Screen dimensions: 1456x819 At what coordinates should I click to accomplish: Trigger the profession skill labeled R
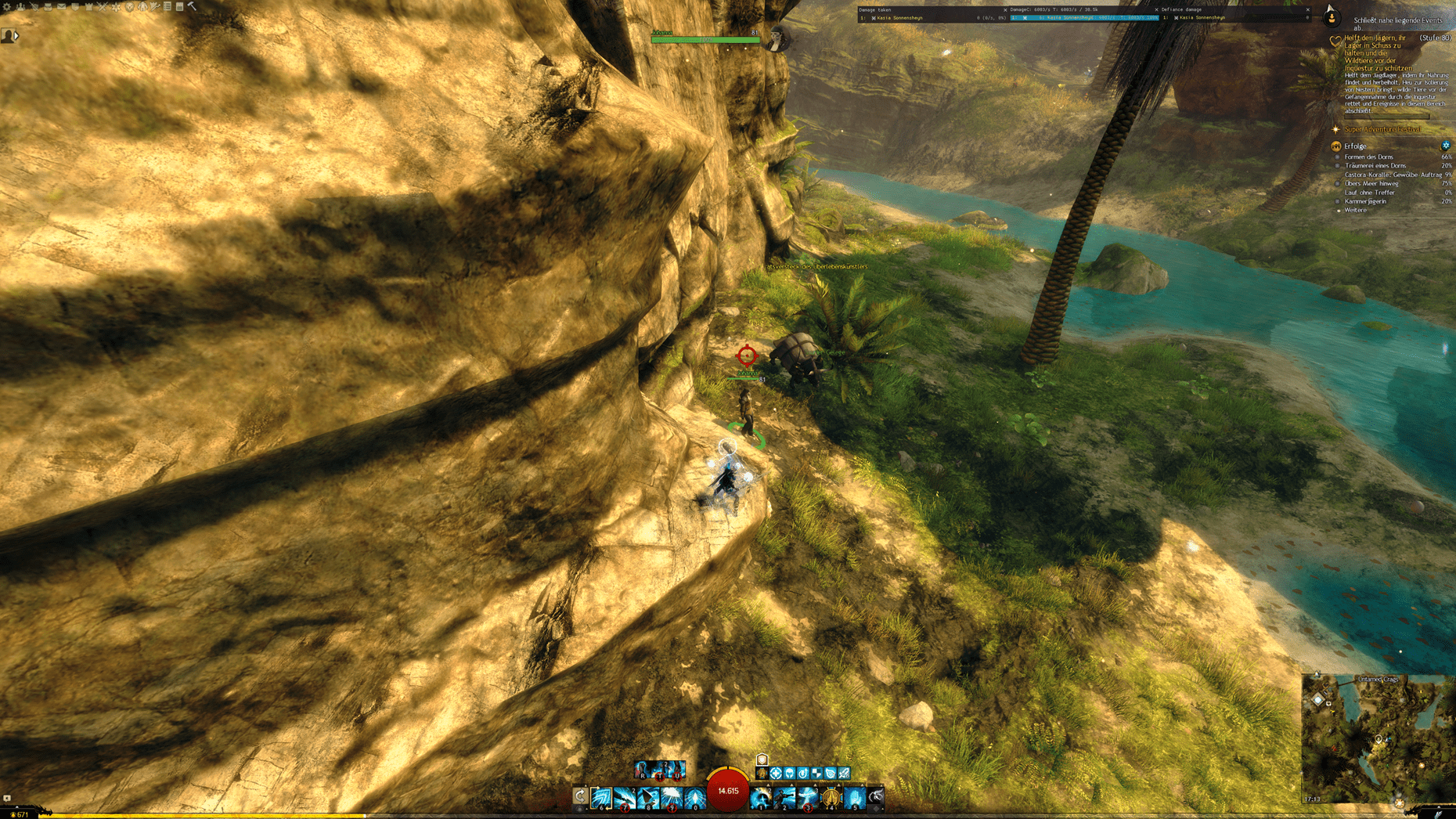pyautogui.click(x=642, y=770)
